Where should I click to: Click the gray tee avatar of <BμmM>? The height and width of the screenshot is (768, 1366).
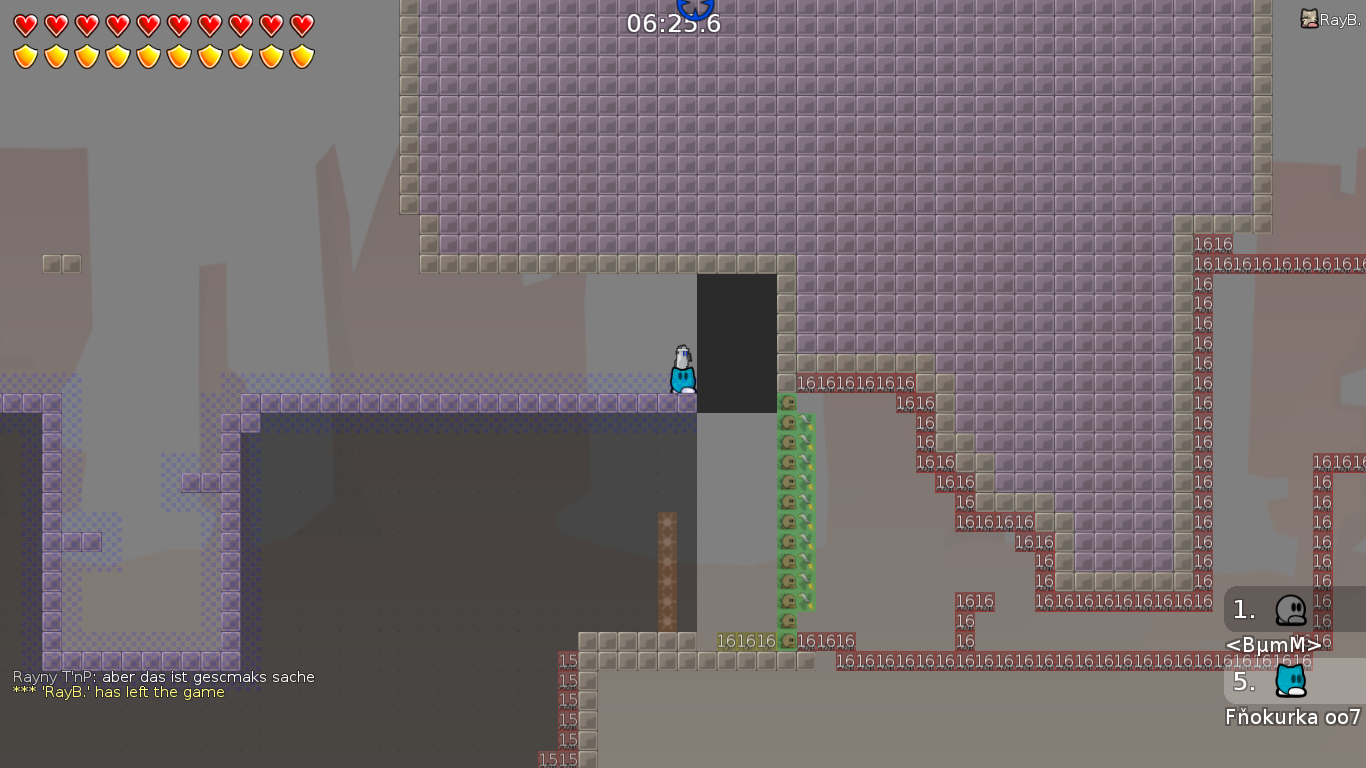tap(1289, 608)
